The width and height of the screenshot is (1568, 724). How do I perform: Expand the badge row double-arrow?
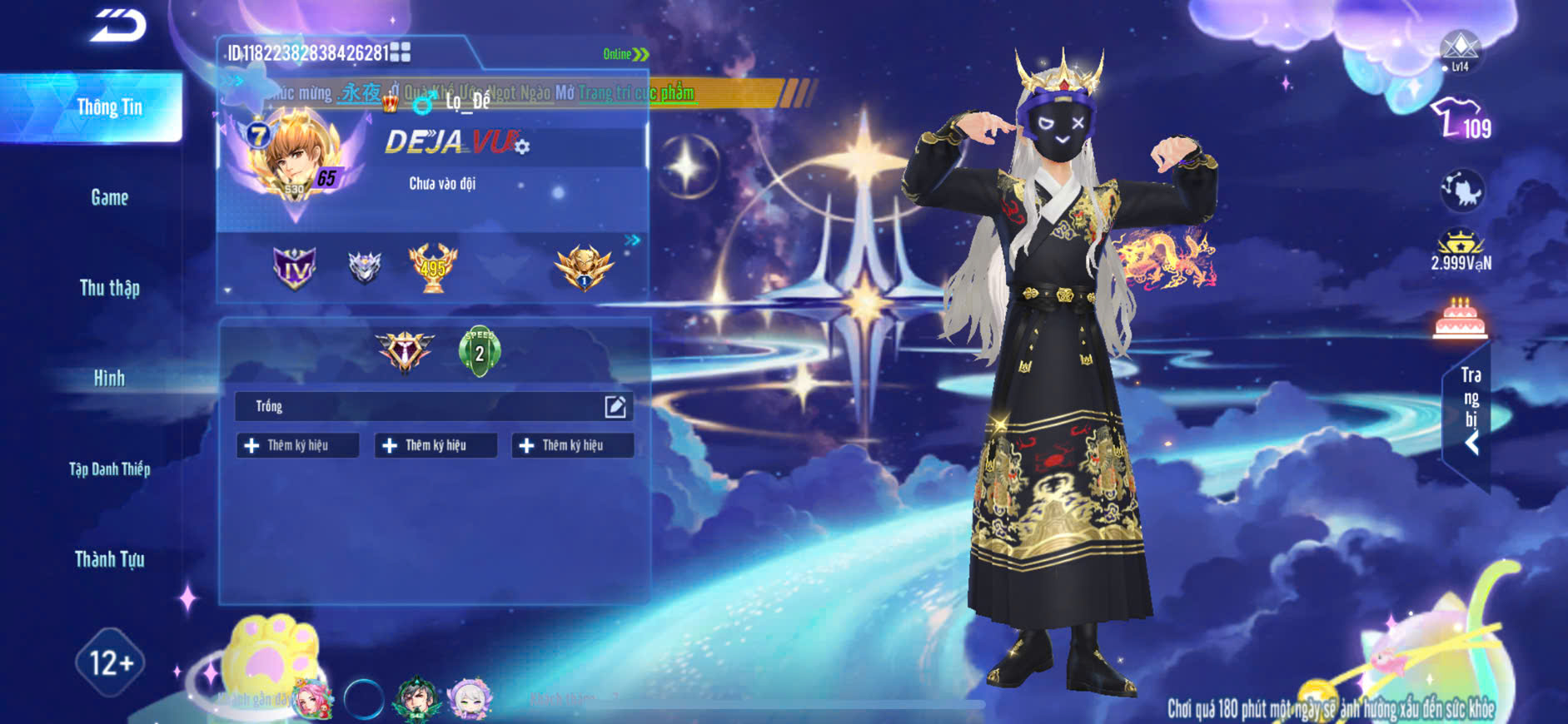pos(633,241)
